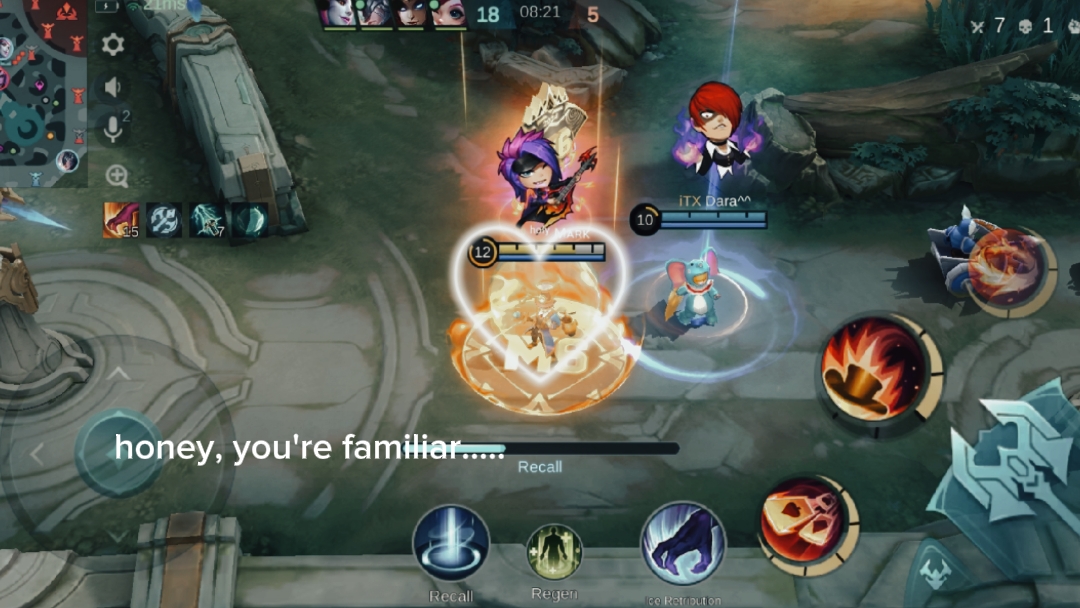Select the circular arrows item icon
This screenshot has height=608, width=1080.
click(x=164, y=220)
